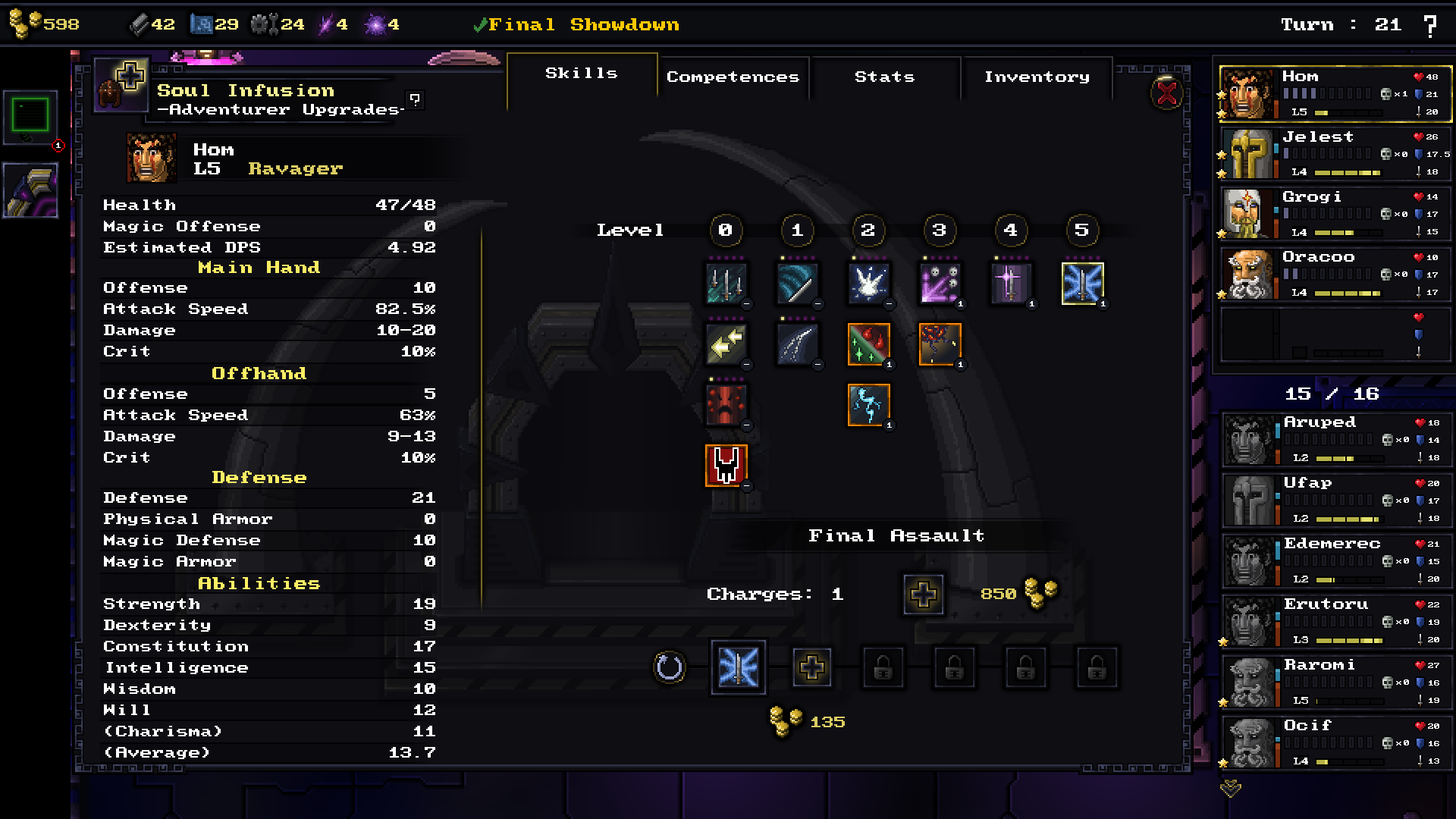Select the level 5 Final Assault skill icon

(1082, 284)
